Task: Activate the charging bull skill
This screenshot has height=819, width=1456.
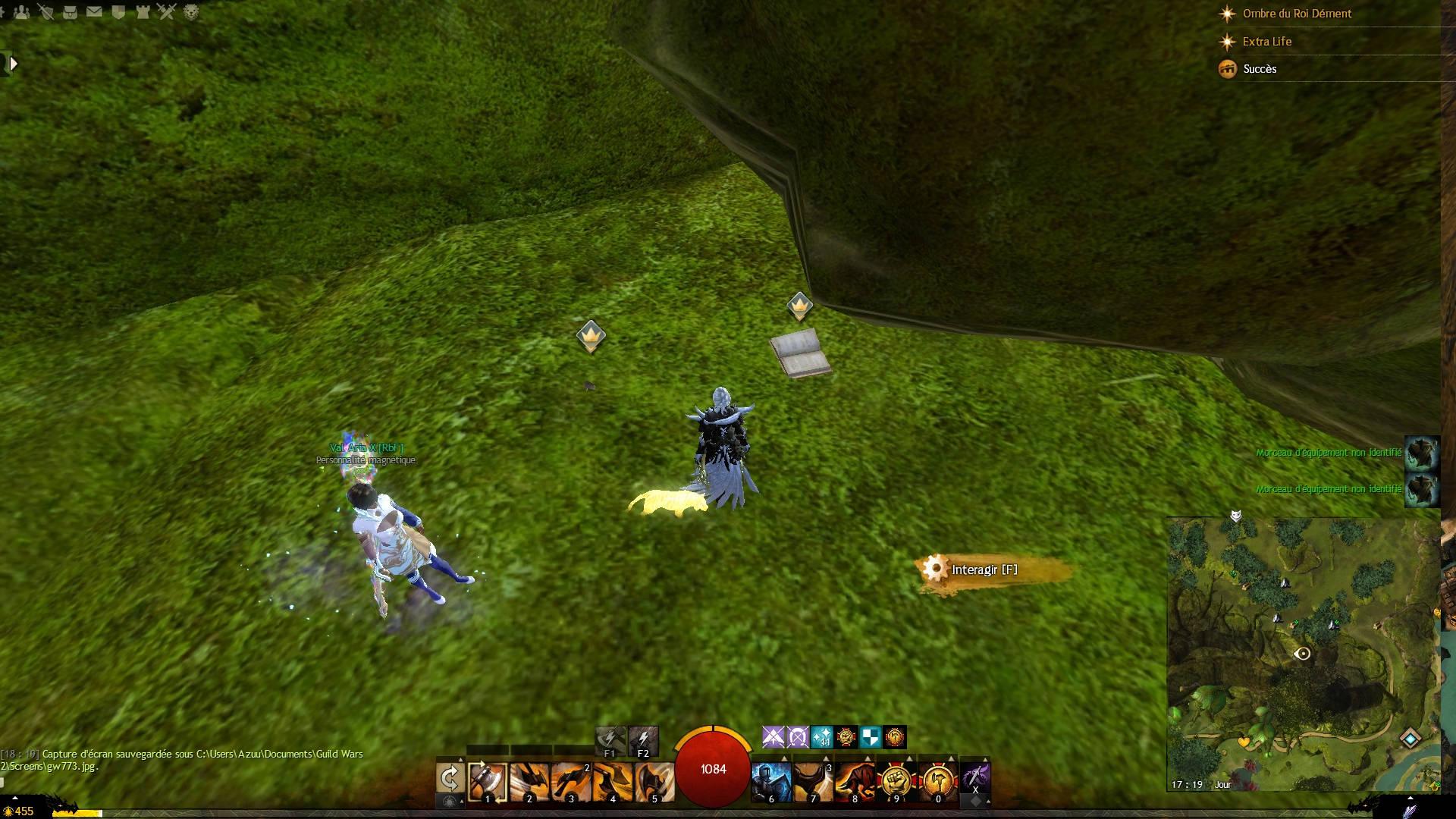Action: [x=855, y=781]
